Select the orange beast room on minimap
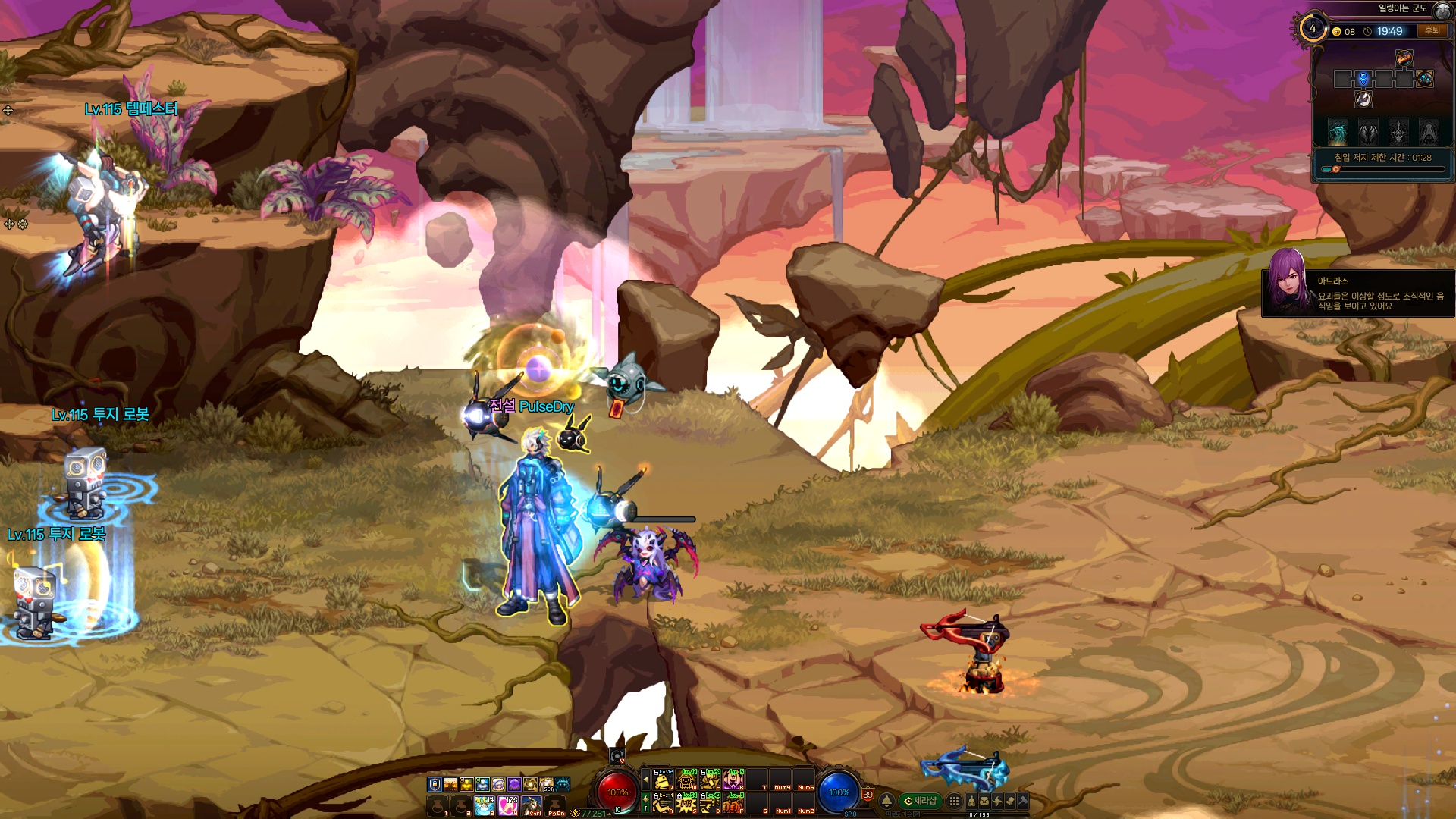Viewport: 1456px width, 819px height. point(1404,58)
